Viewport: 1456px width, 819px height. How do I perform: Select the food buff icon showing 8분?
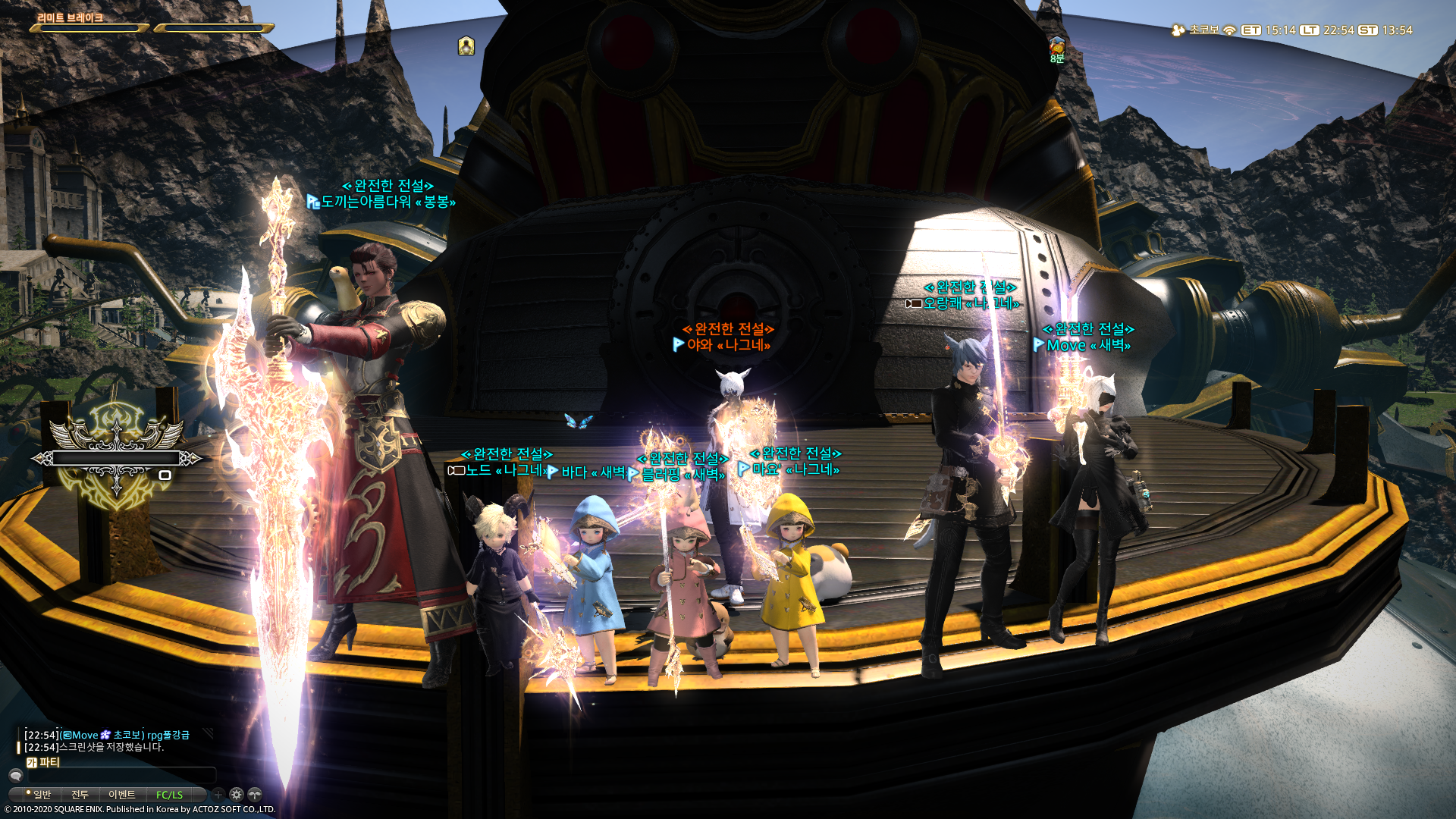pos(1057,47)
